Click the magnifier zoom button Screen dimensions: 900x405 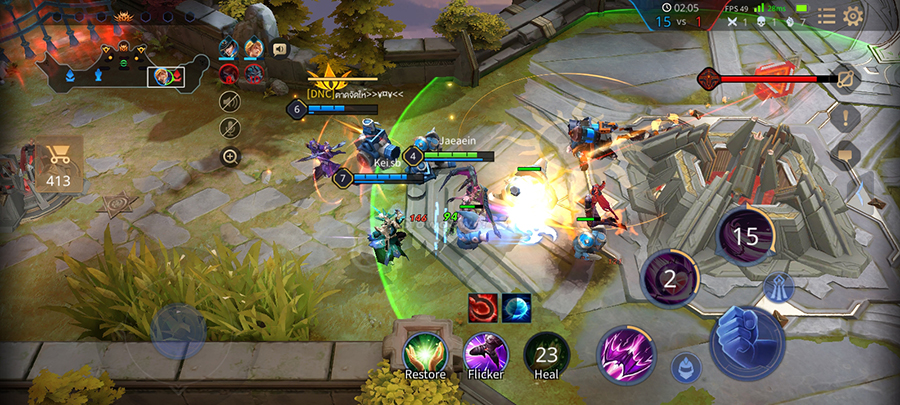point(230,156)
